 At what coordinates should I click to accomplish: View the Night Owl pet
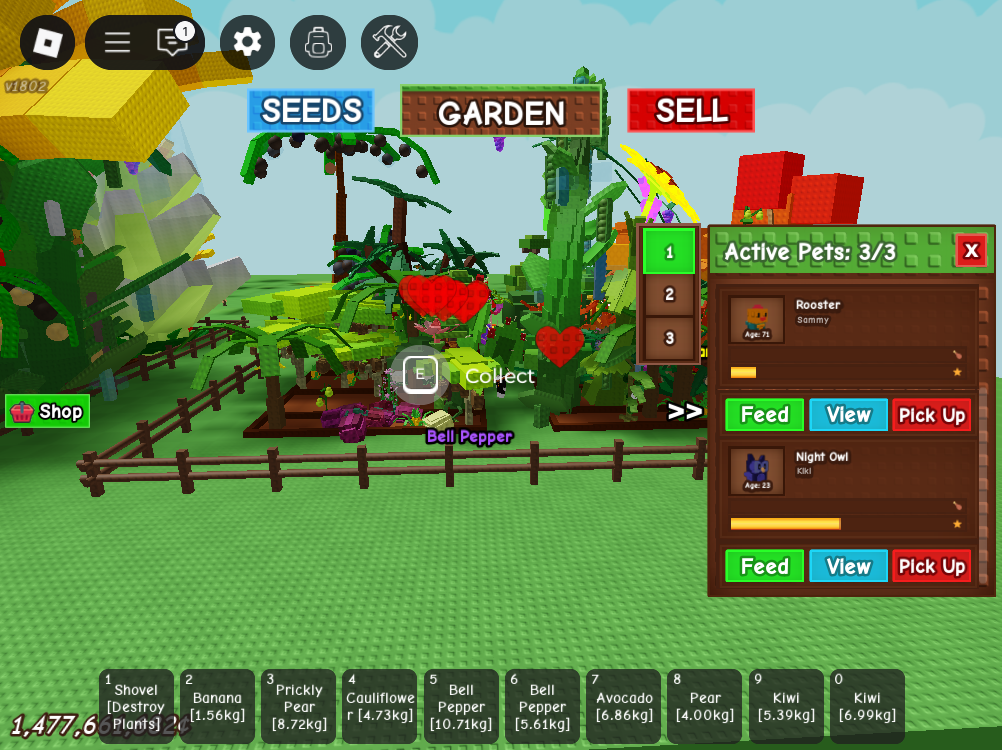(848, 566)
